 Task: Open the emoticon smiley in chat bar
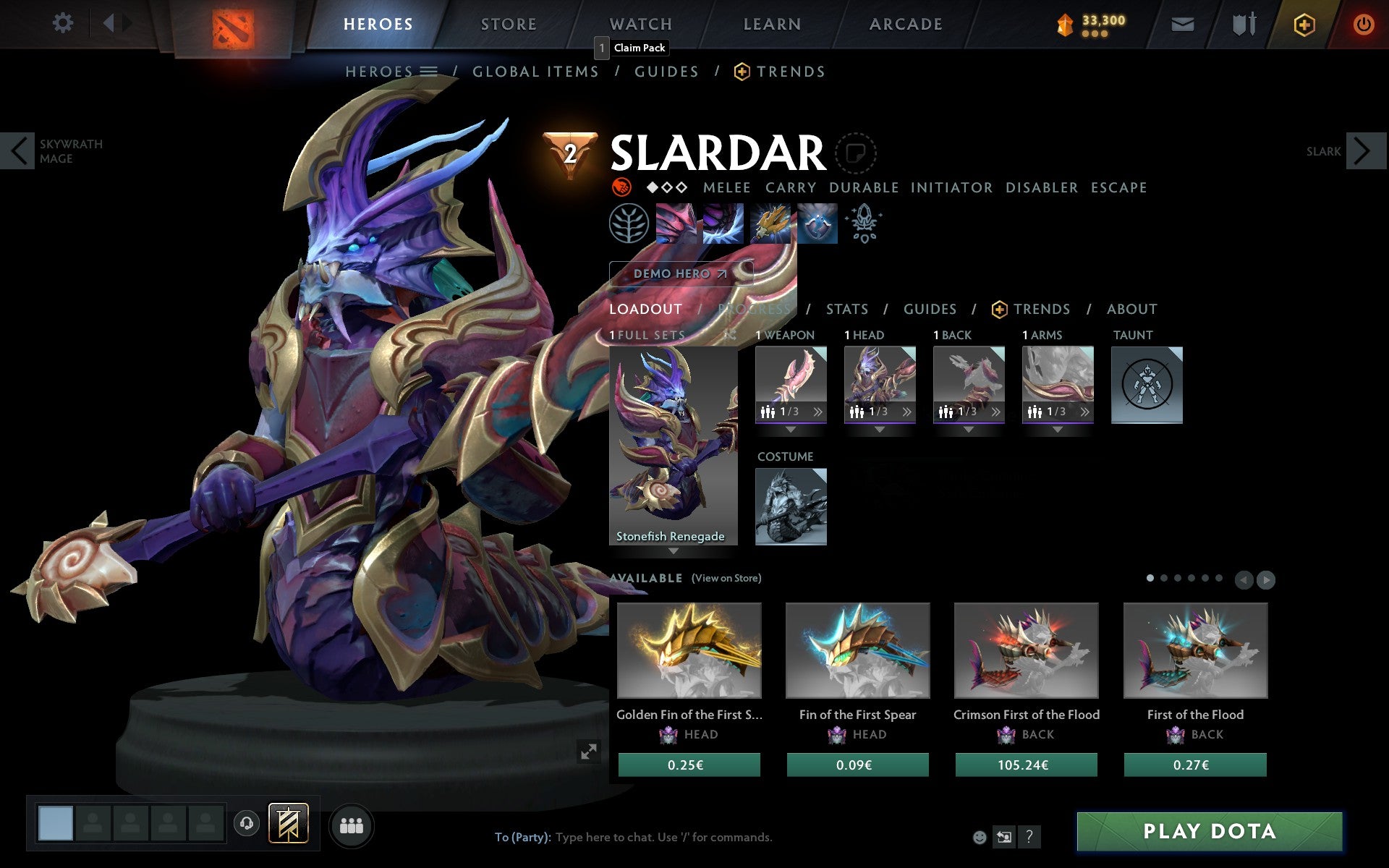979,837
